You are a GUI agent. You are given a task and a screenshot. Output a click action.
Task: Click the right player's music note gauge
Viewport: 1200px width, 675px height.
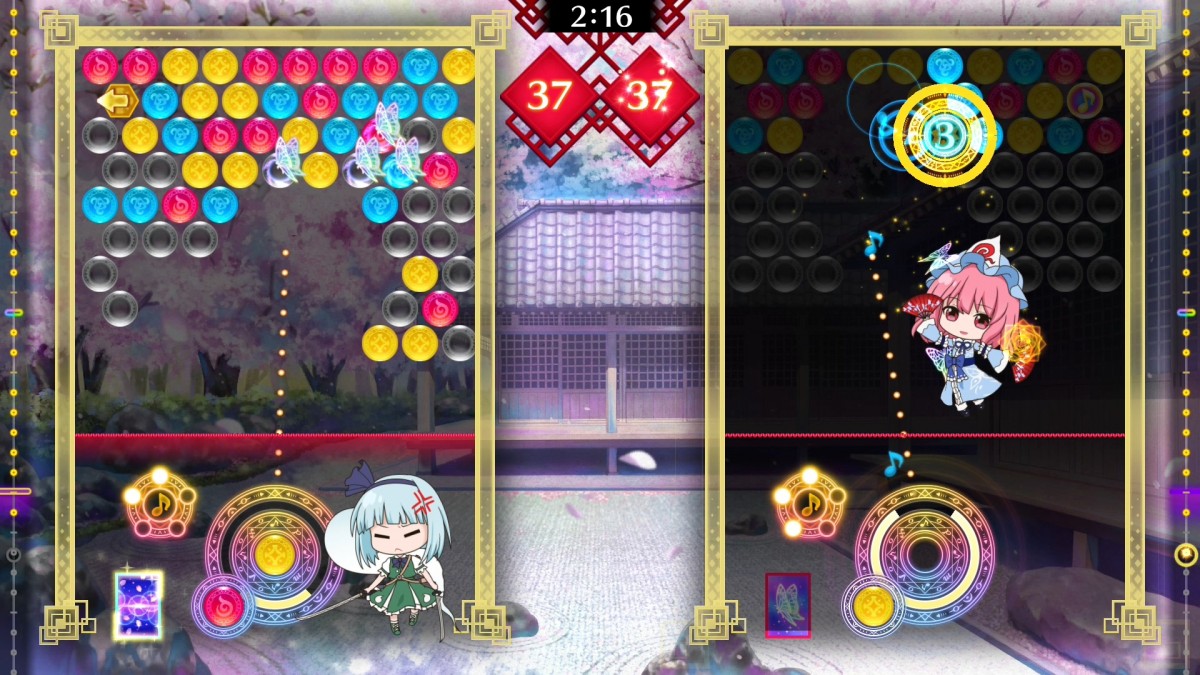pyautogui.click(x=809, y=503)
